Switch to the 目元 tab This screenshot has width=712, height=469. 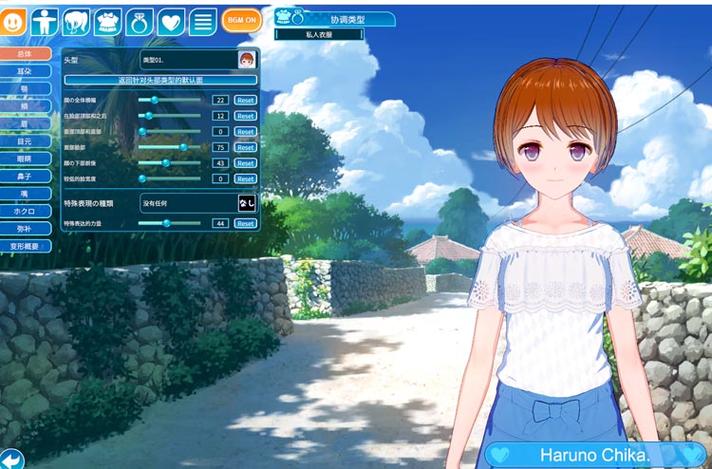pos(26,141)
